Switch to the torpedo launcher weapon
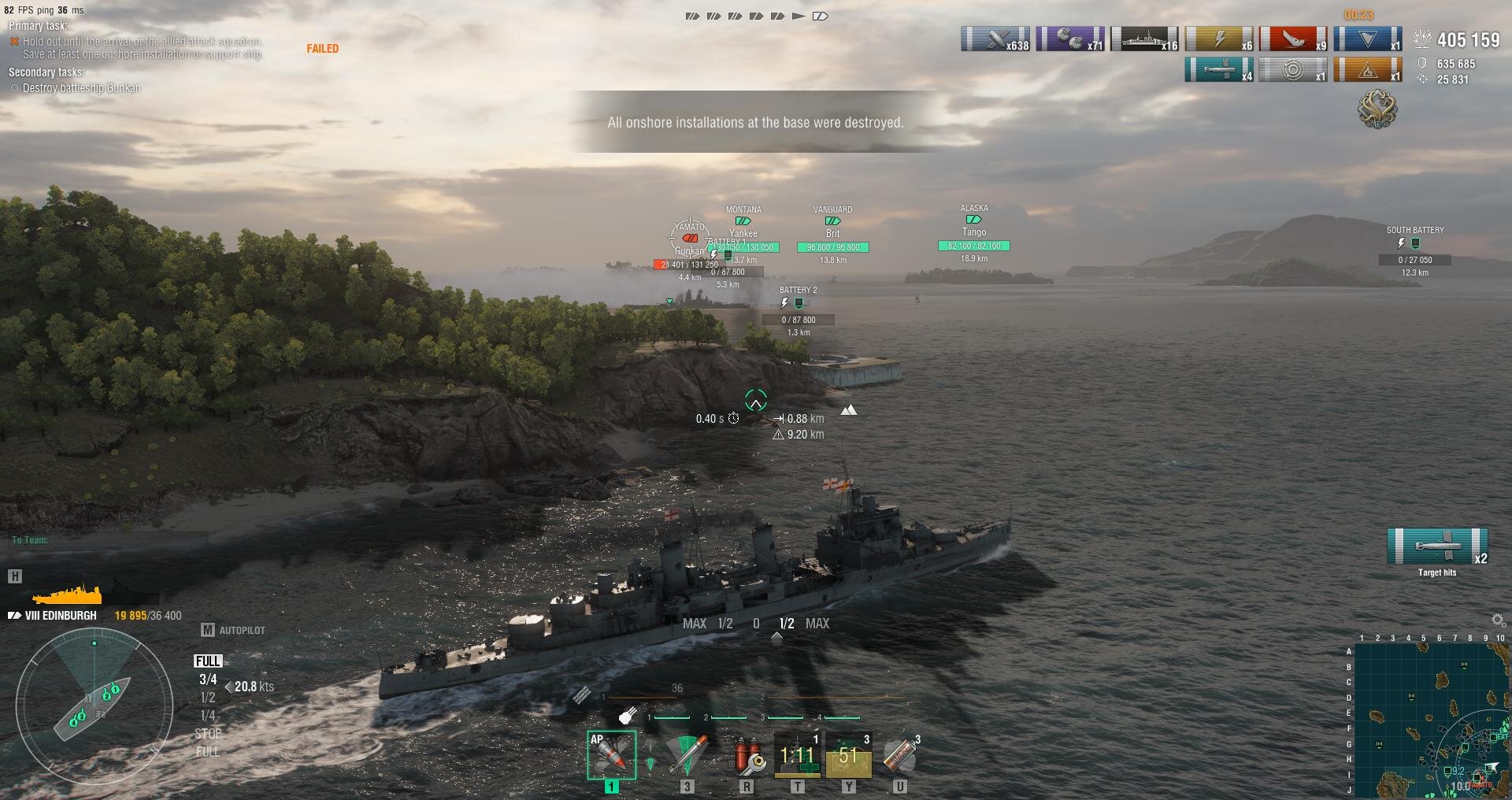1512x800 pixels. pos(687,754)
